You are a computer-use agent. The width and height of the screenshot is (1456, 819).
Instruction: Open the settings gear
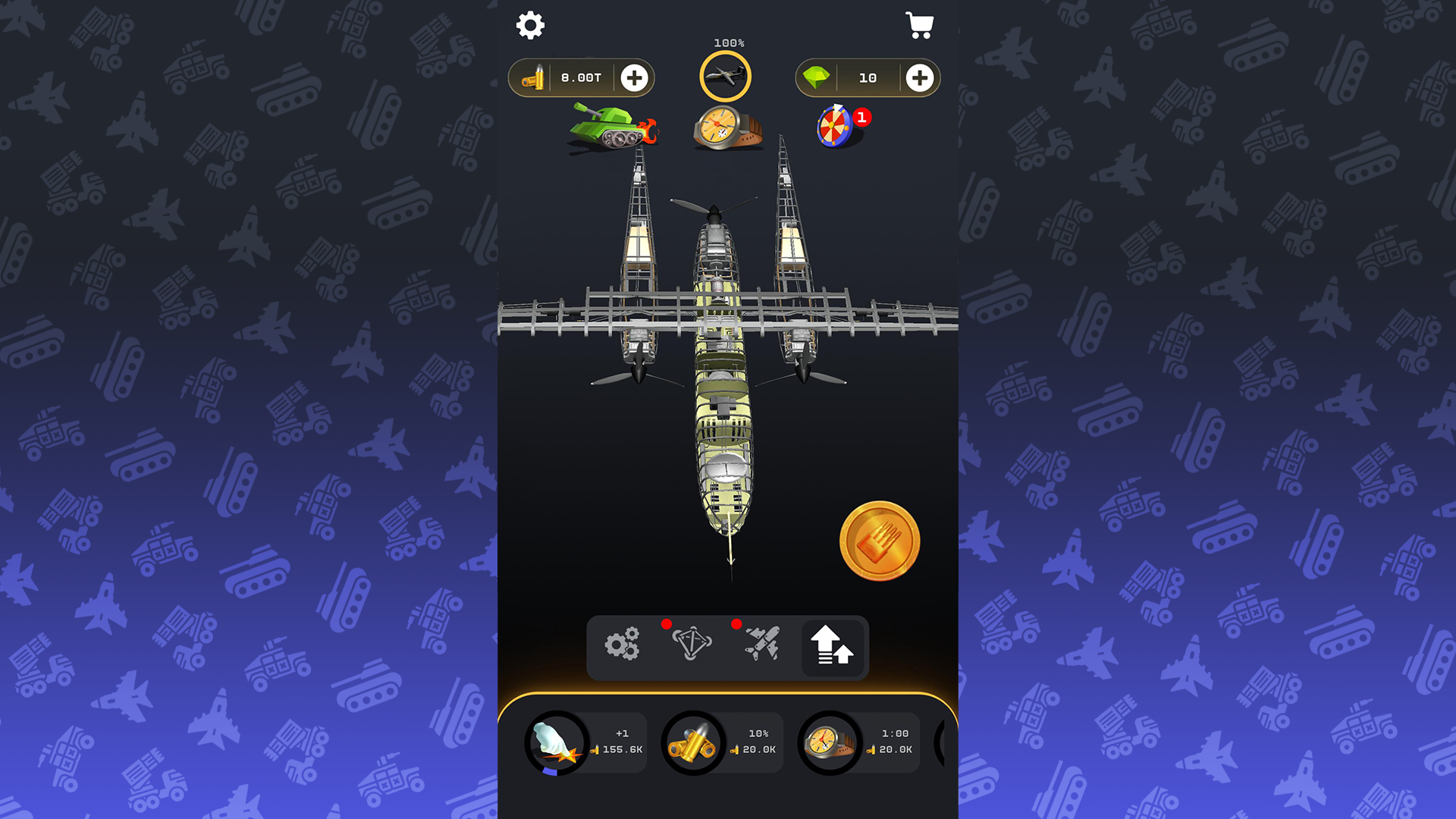click(530, 25)
